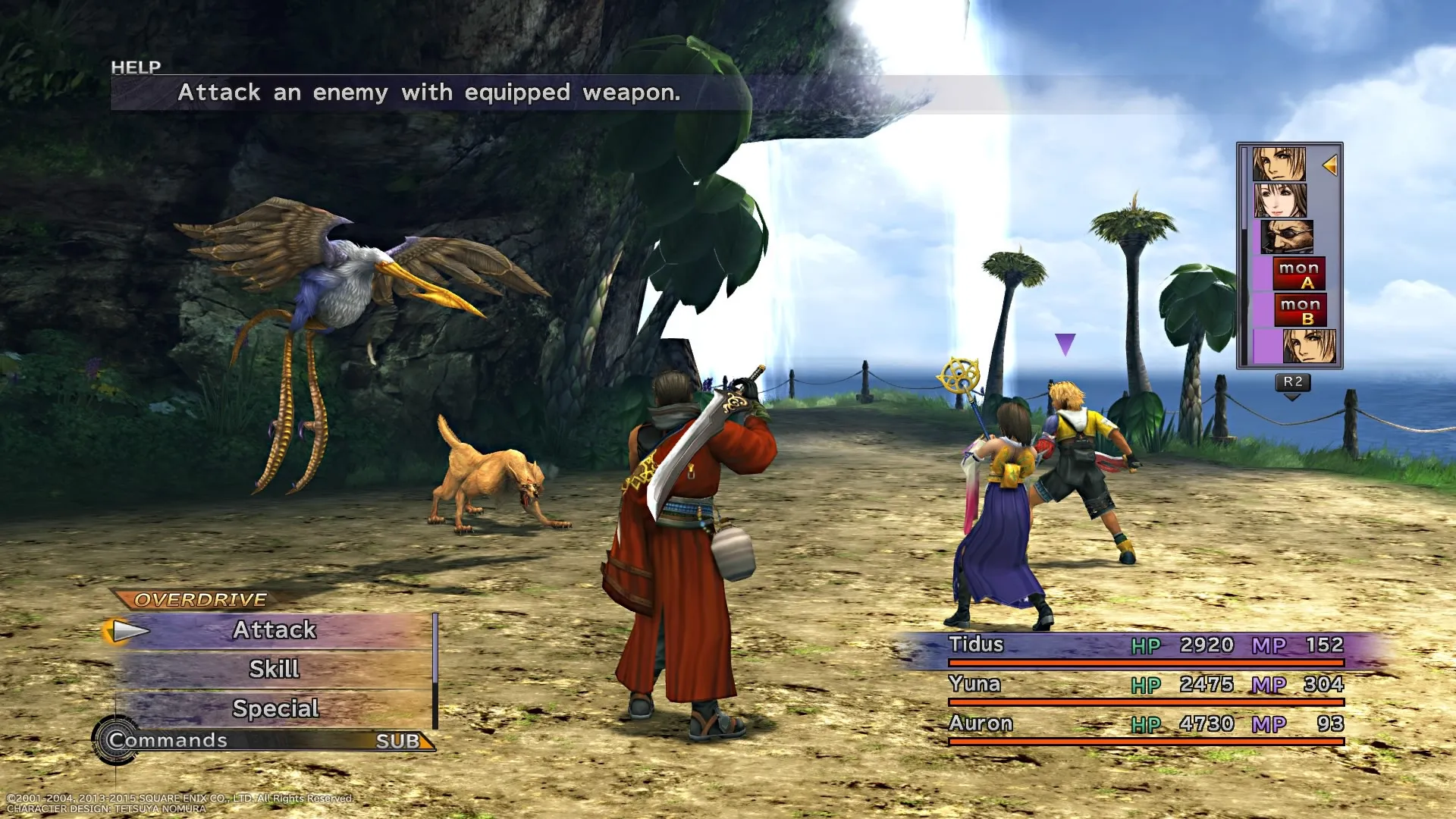The height and width of the screenshot is (819, 1456).
Task: Select Yuna's row in the party status list
Action: click(x=1145, y=686)
